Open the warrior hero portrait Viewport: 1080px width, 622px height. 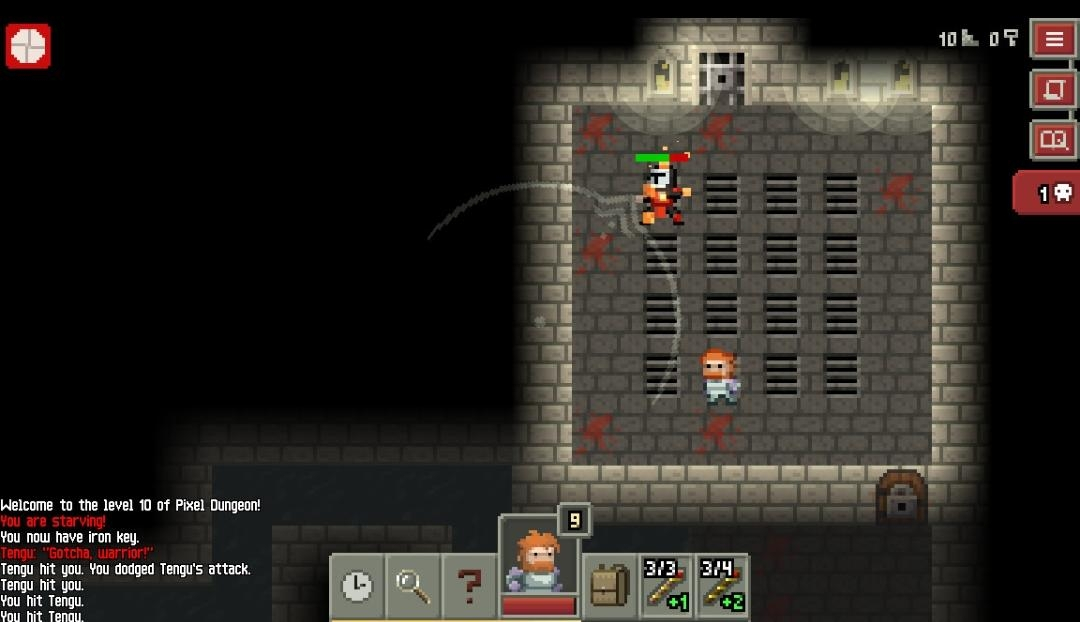pos(538,566)
